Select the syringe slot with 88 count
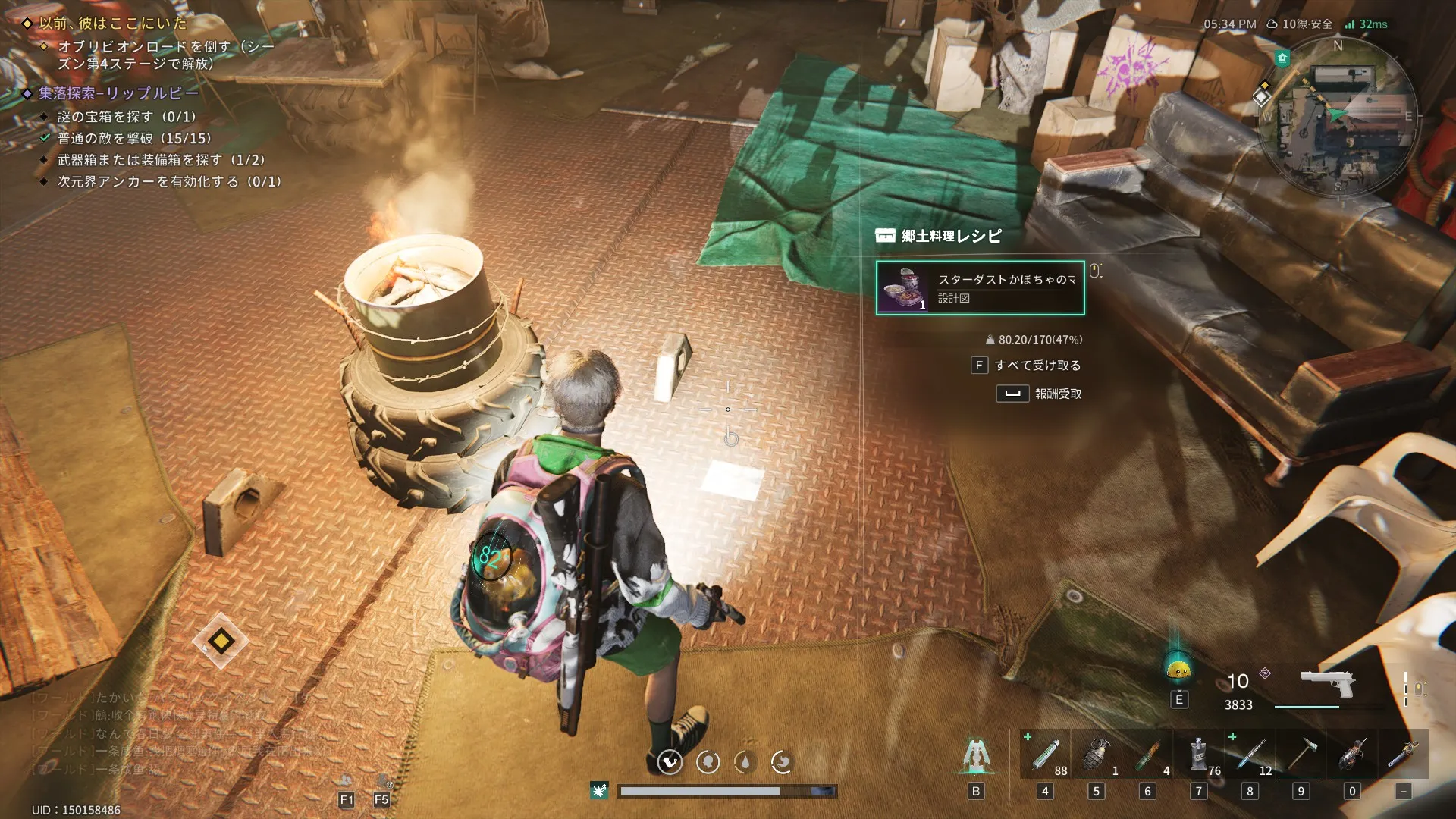This screenshot has height=819, width=1456. coord(1046,755)
